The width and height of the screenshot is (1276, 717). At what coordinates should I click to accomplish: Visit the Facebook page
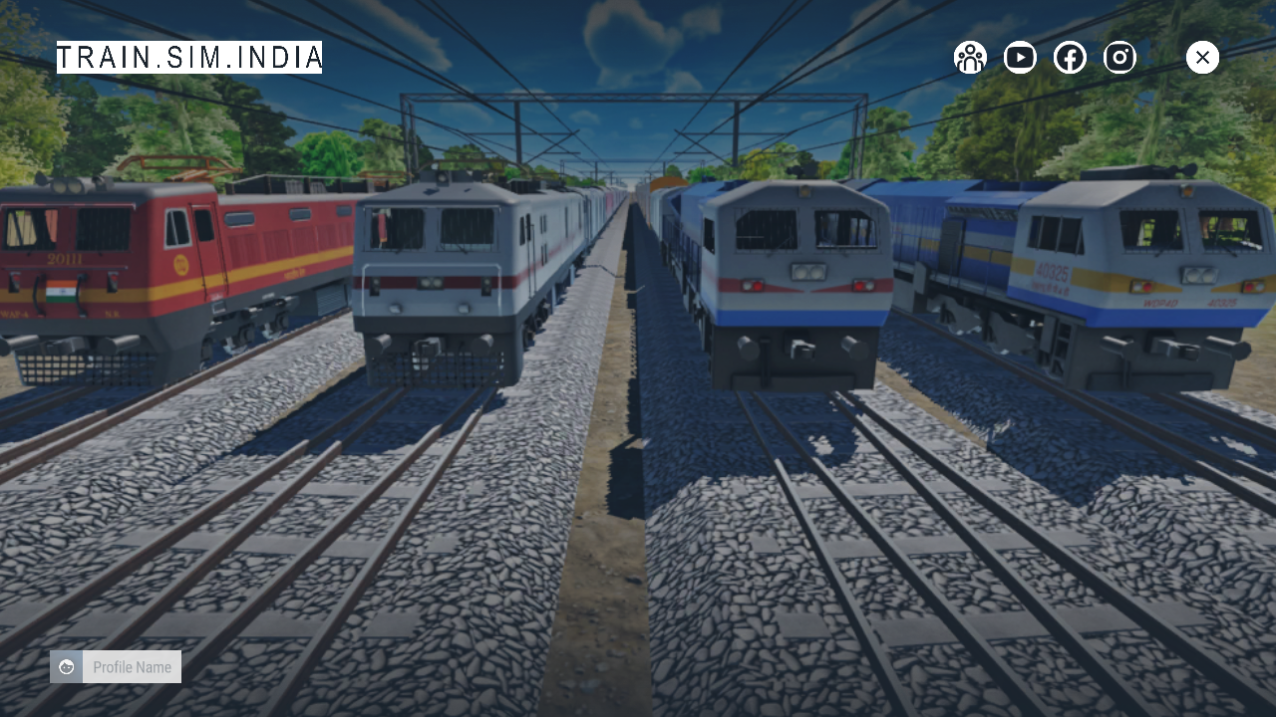(x=1069, y=58)
